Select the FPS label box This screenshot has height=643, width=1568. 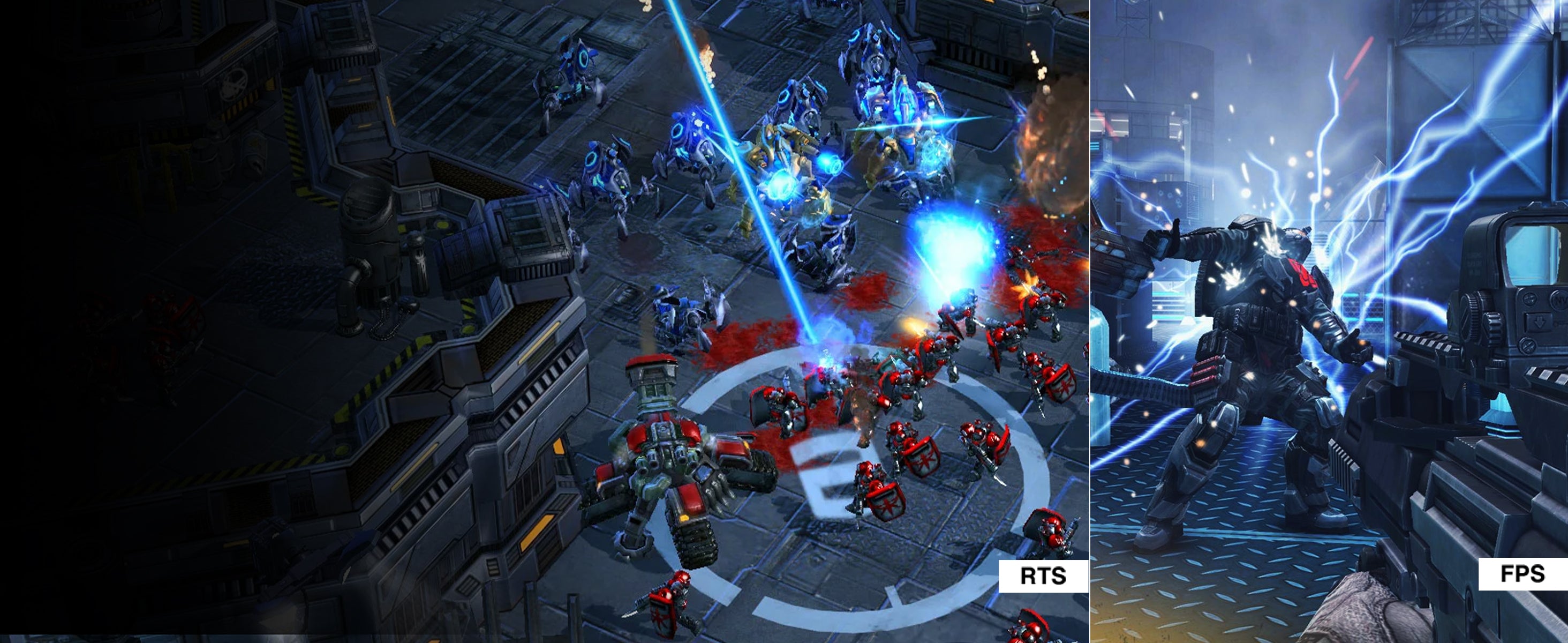point(1522,573)
